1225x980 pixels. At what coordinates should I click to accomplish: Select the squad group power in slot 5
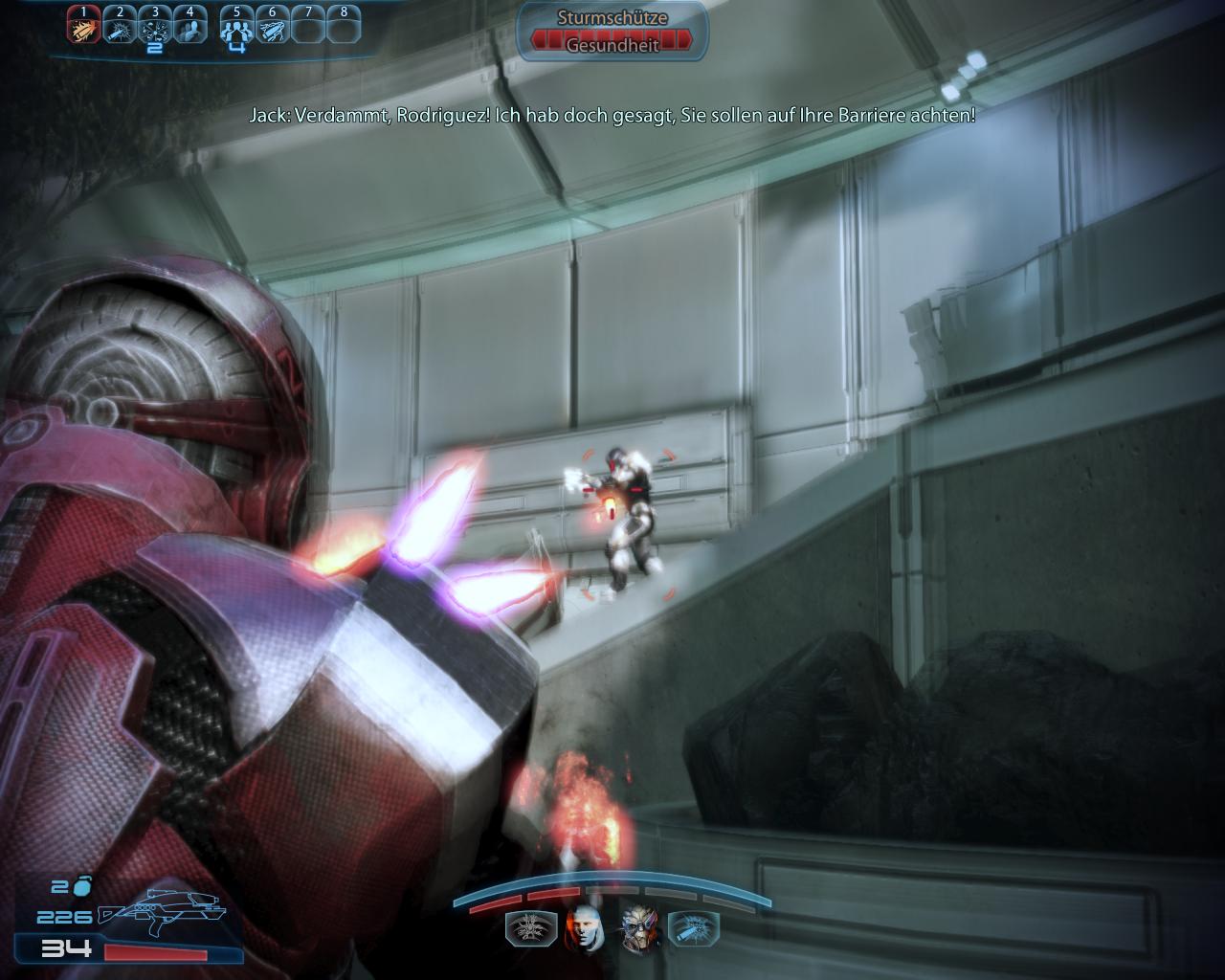[x=236, y=28]
